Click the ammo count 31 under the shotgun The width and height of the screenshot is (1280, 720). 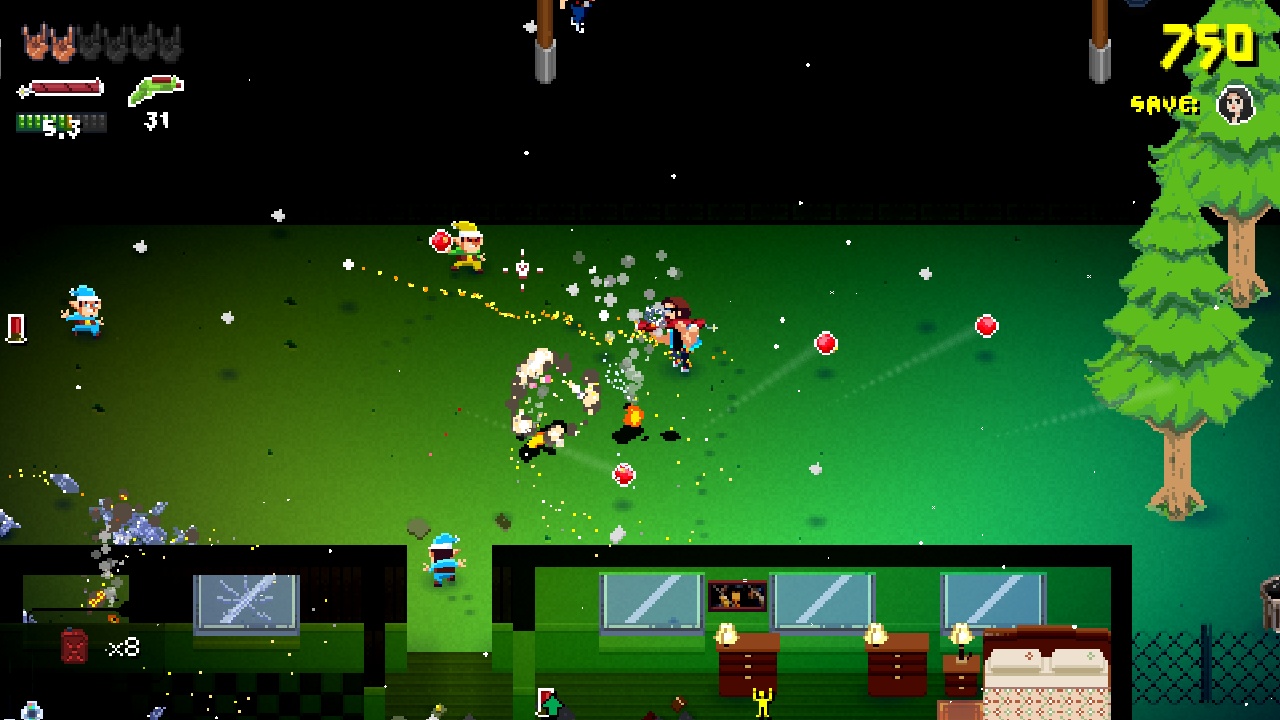(x=158, y=120)
